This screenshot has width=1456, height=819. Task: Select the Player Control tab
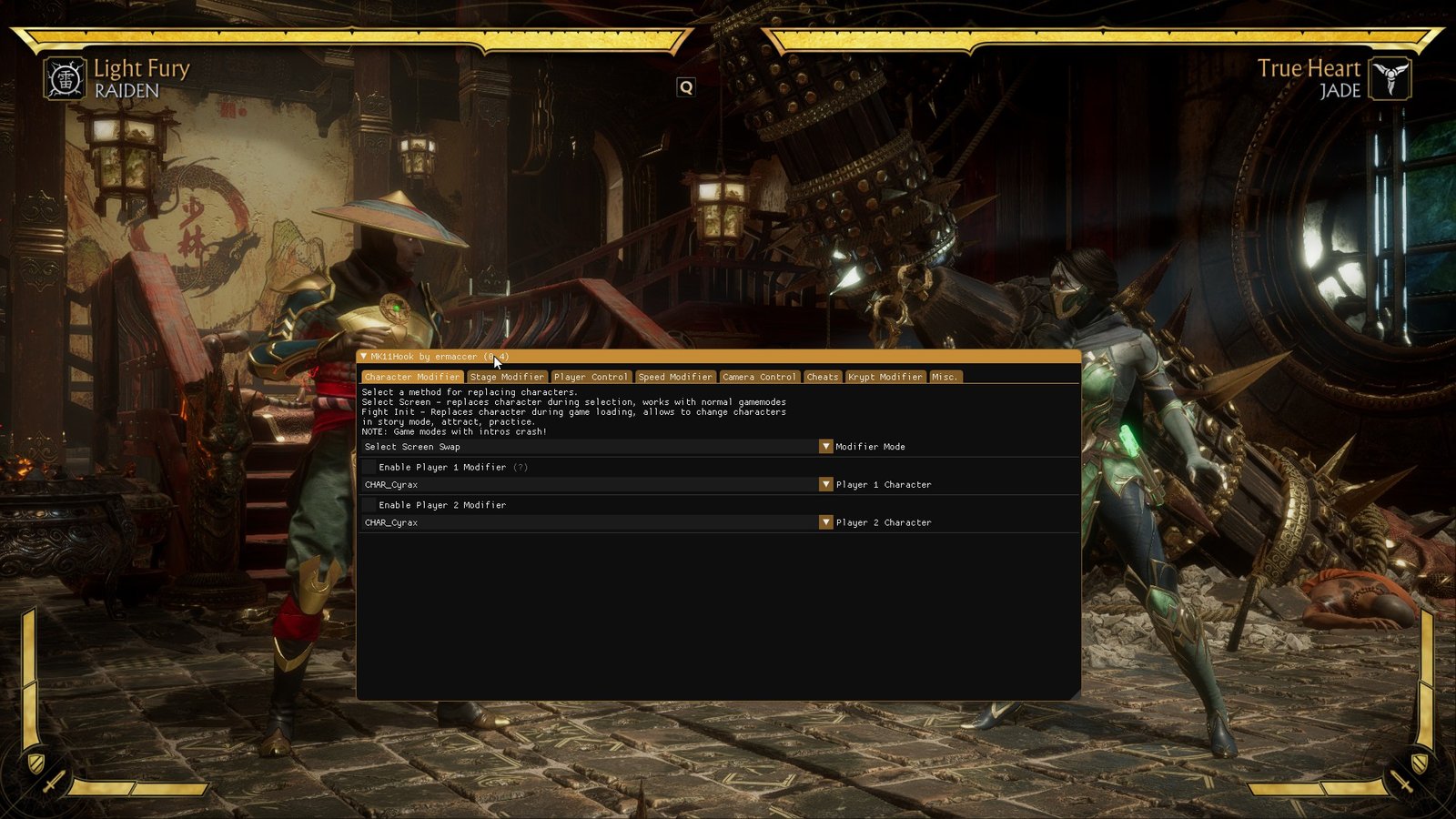(591, 376)
